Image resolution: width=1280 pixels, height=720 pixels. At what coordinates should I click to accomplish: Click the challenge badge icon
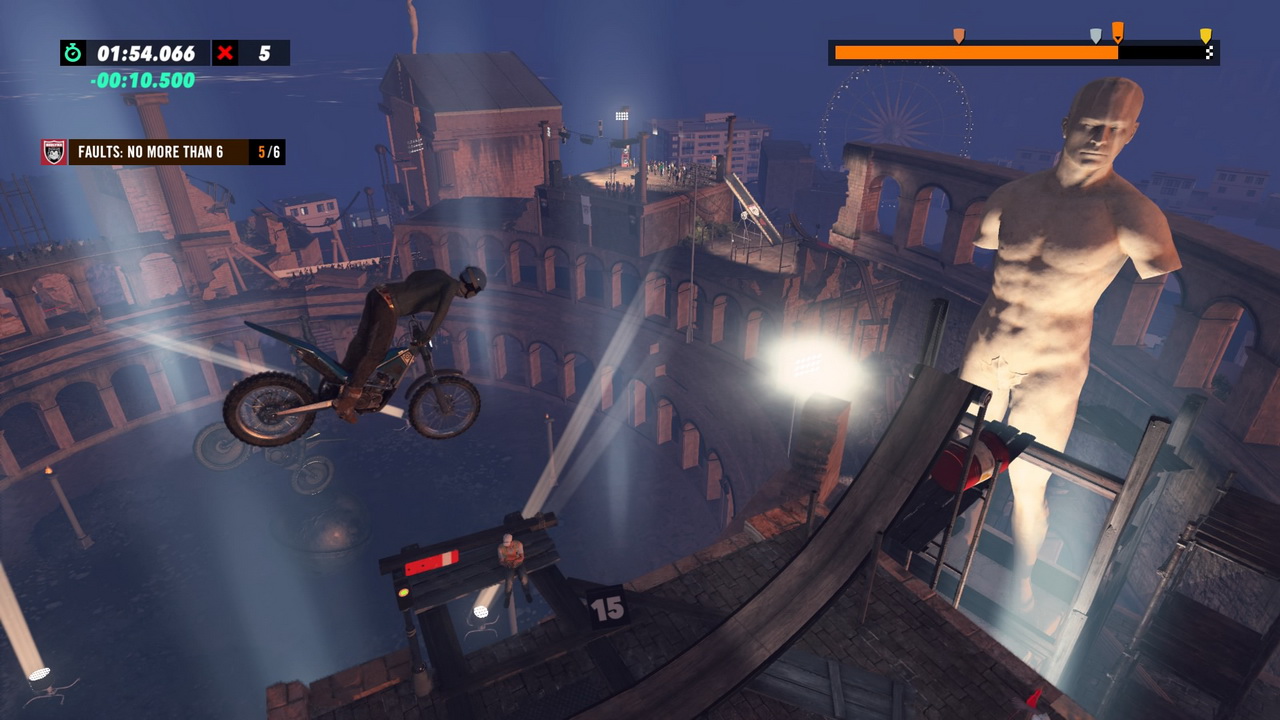pos(54,152)
